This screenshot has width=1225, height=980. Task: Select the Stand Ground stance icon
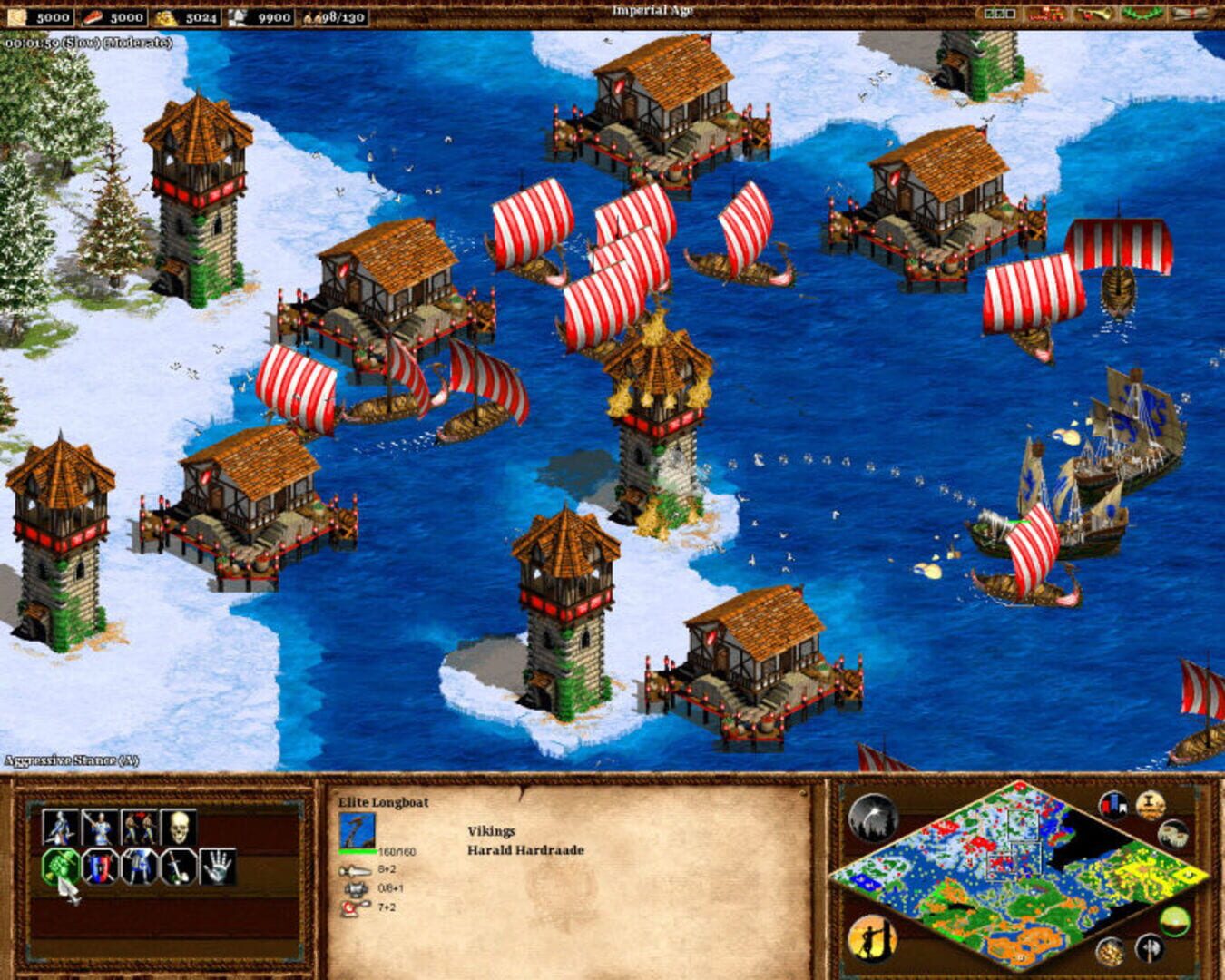[138, 867]
